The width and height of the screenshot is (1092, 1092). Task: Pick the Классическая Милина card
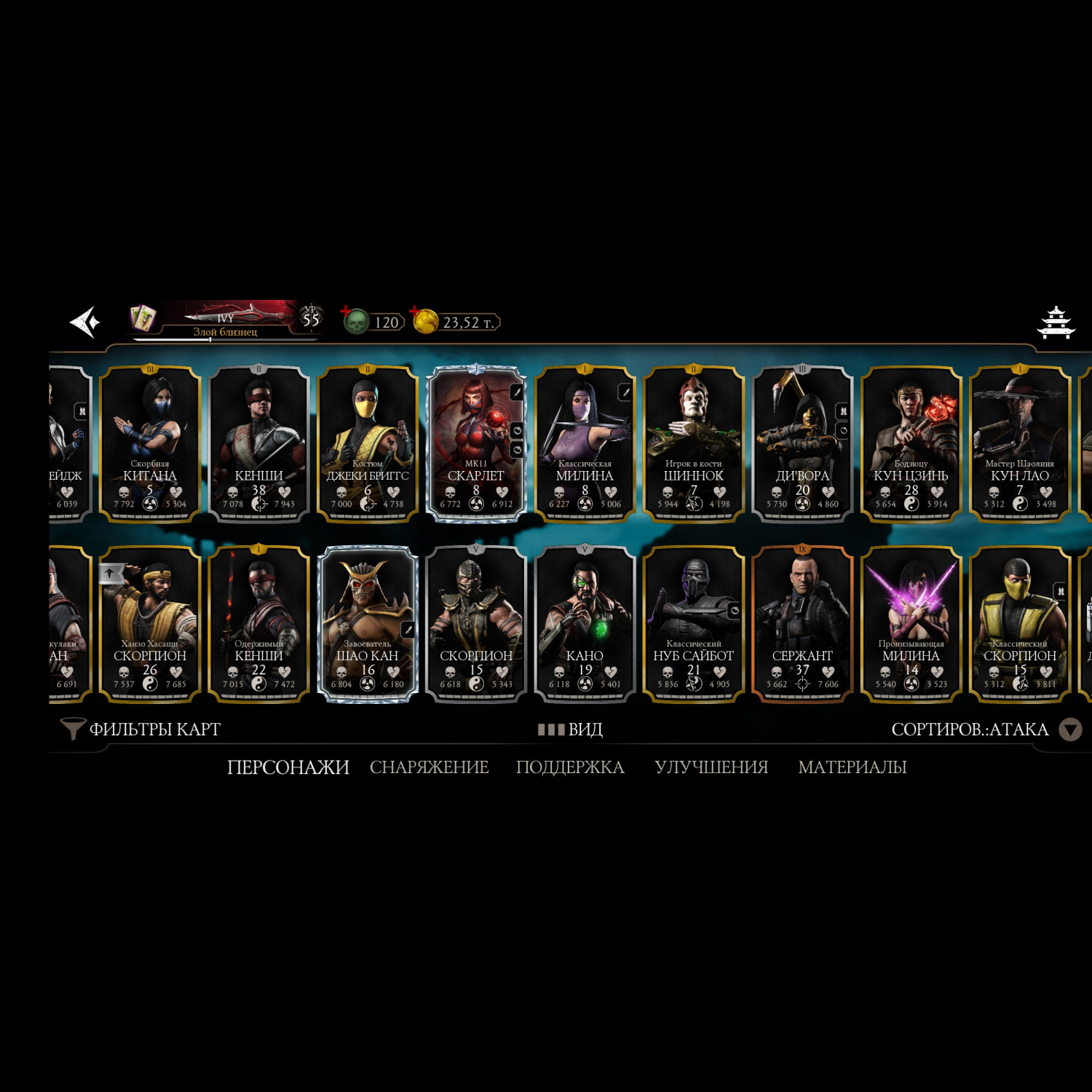tap(585, 444)
